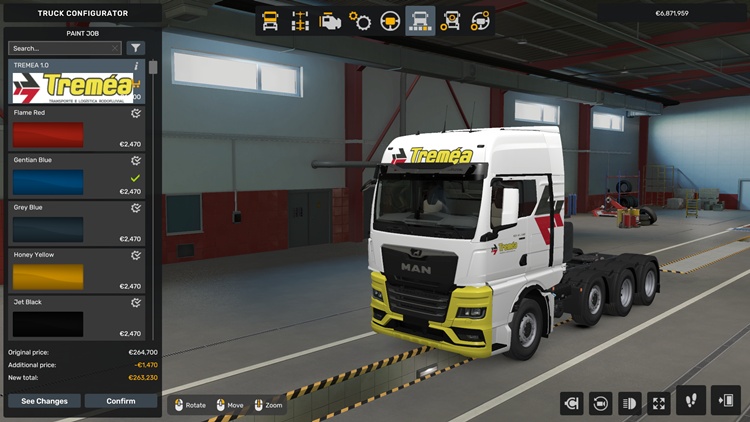
Task: Choose the Flame Red paint
Action: [x=76, y=129]
